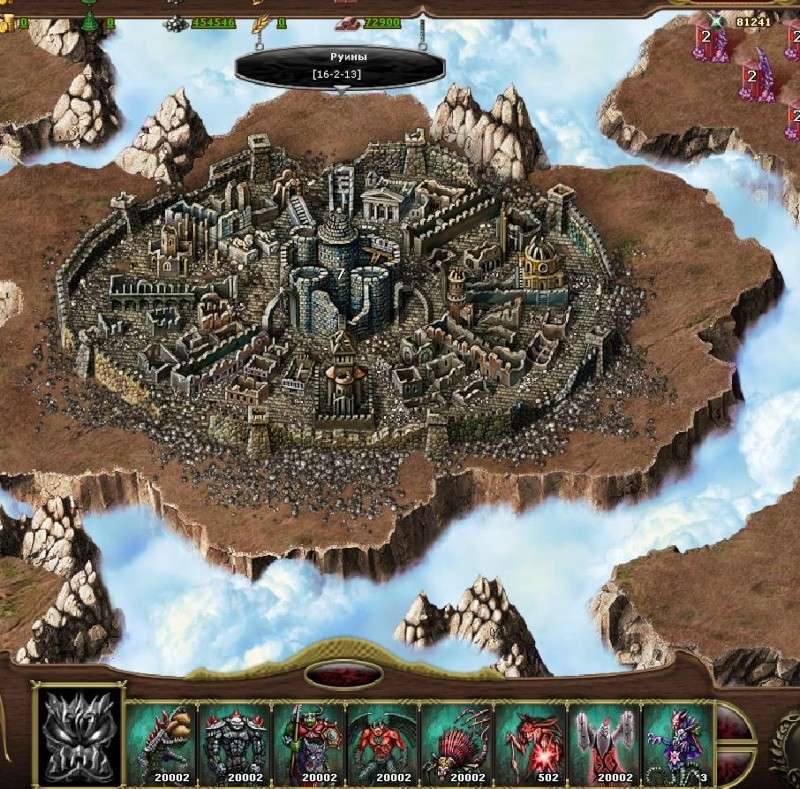Open the silver demon mask hero portrait
The height and width of the screenshot is (789, 800).
(79, 736)
